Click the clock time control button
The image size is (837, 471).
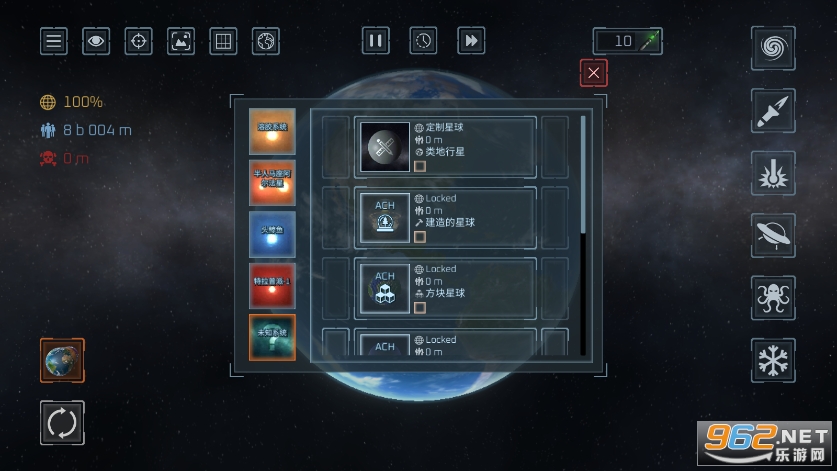[424, 41]
